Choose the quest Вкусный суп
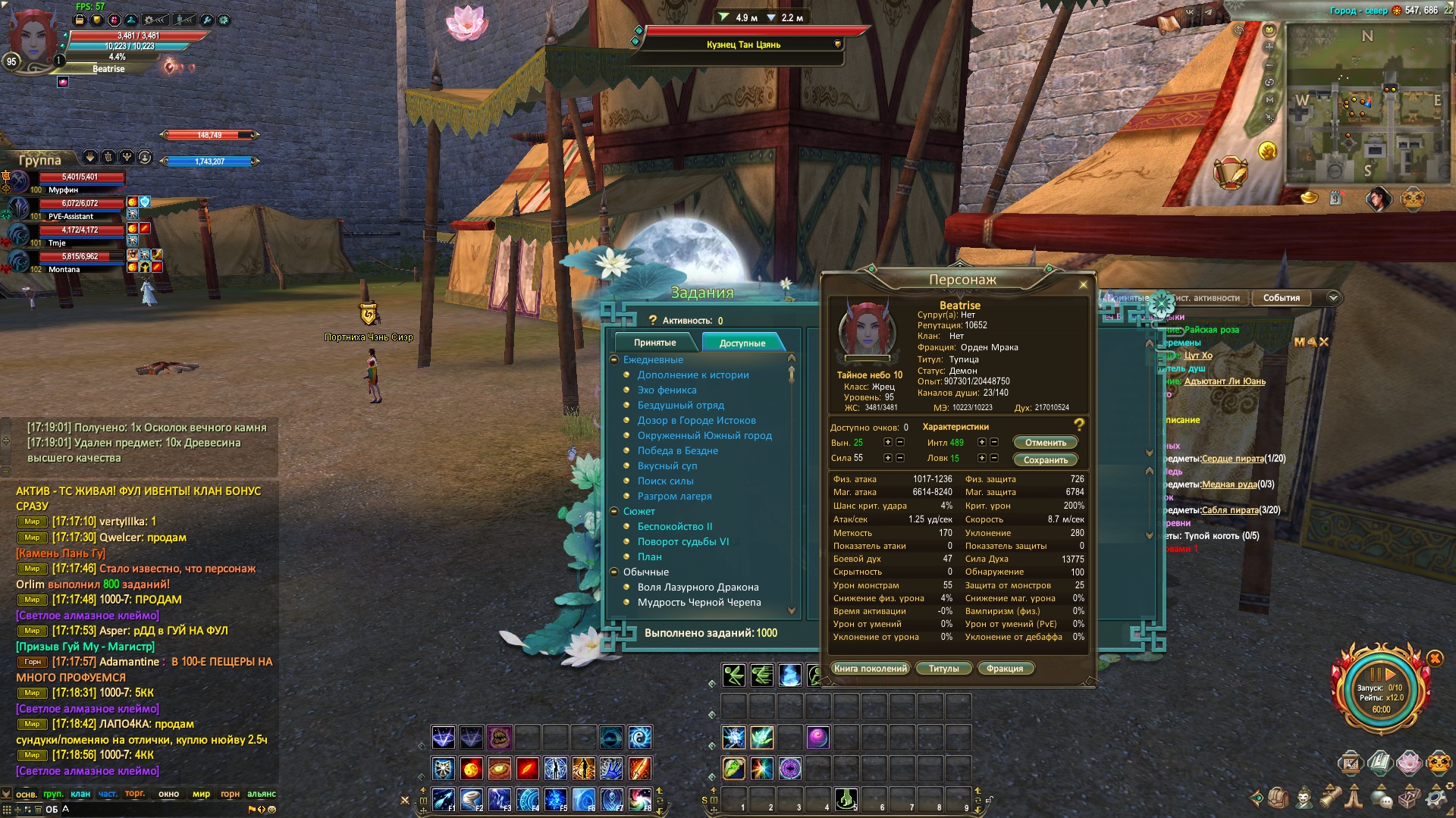Viewport: 1456px width, 818px height. tap(667, 466)
